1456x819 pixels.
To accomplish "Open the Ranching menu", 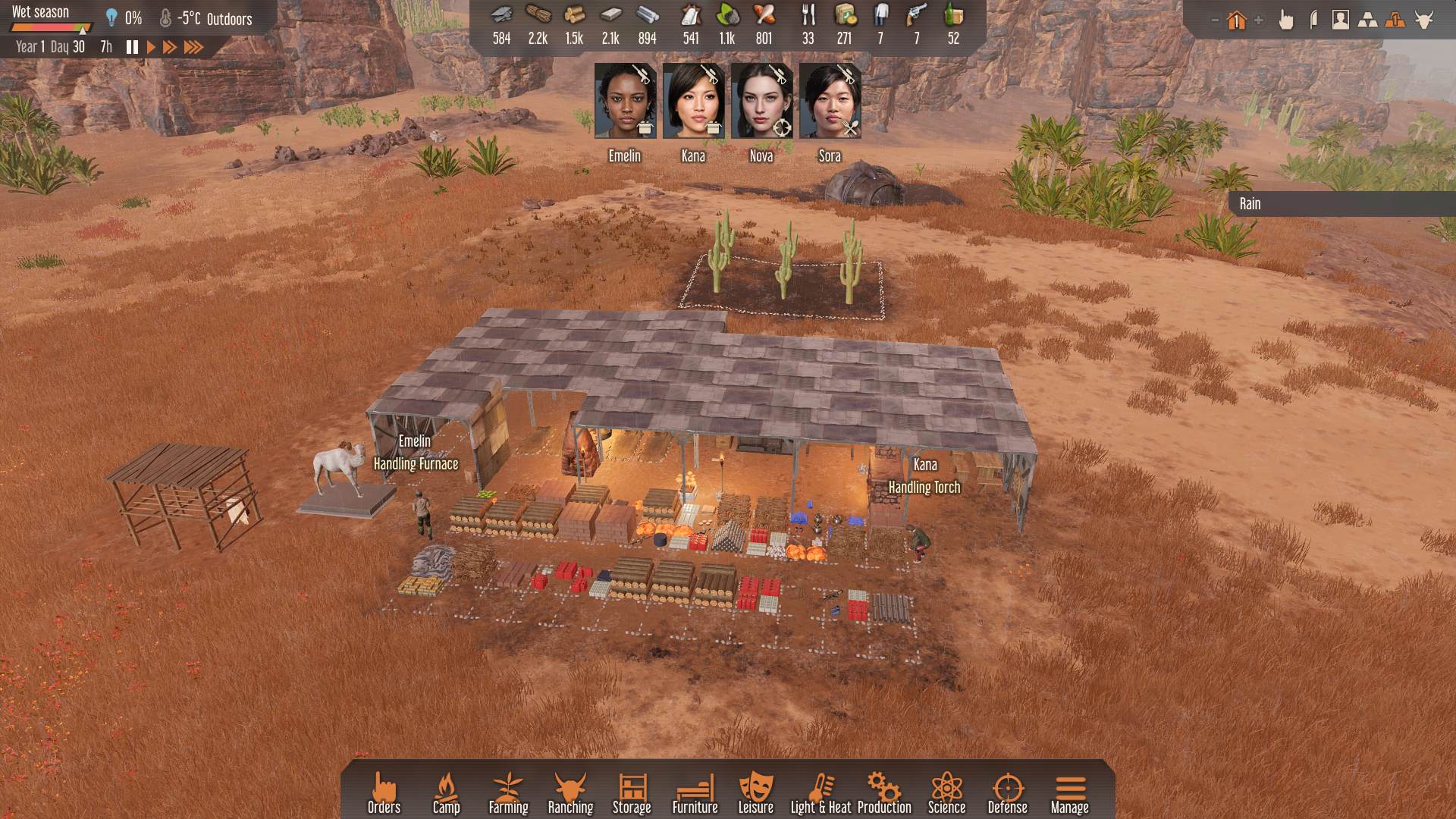I will [570, 793].
